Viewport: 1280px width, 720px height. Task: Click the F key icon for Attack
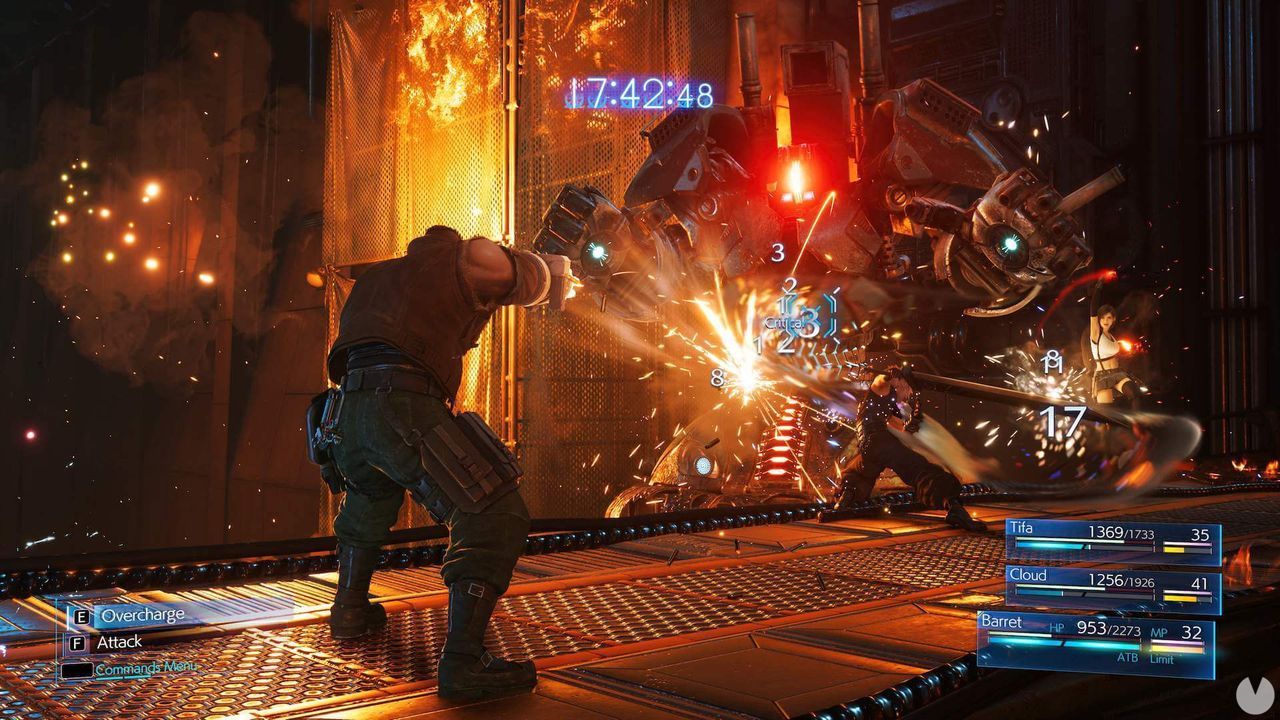(77, 642)
